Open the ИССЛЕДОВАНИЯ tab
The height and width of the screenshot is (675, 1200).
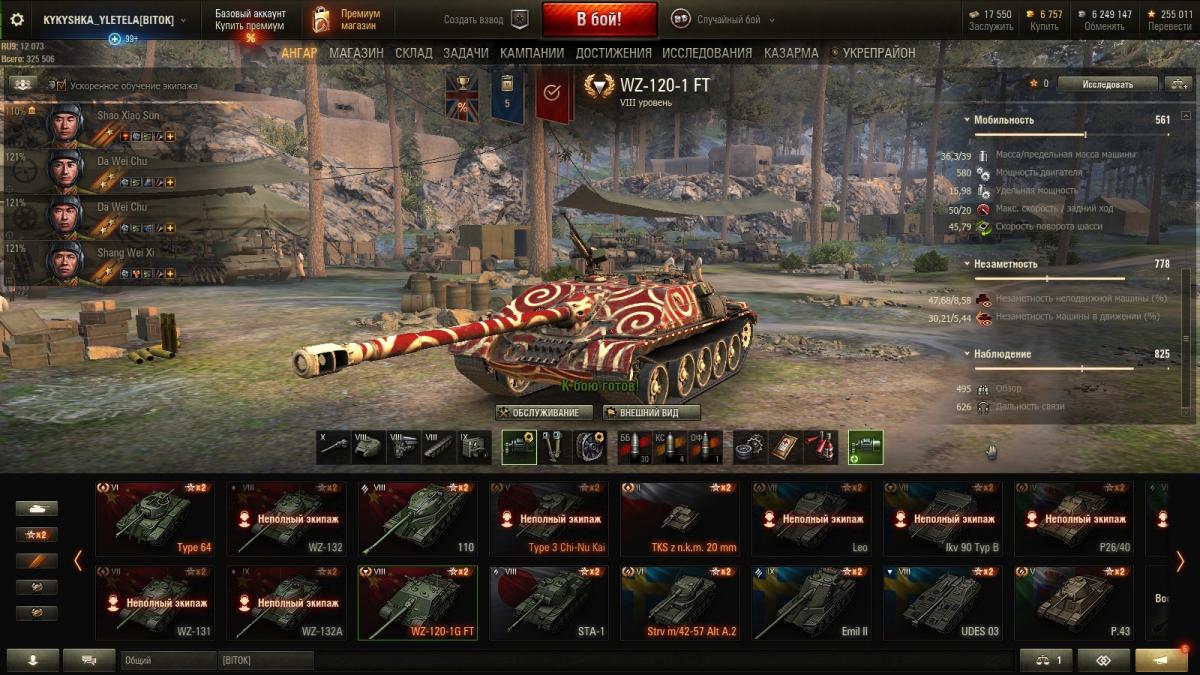point(707,53)
